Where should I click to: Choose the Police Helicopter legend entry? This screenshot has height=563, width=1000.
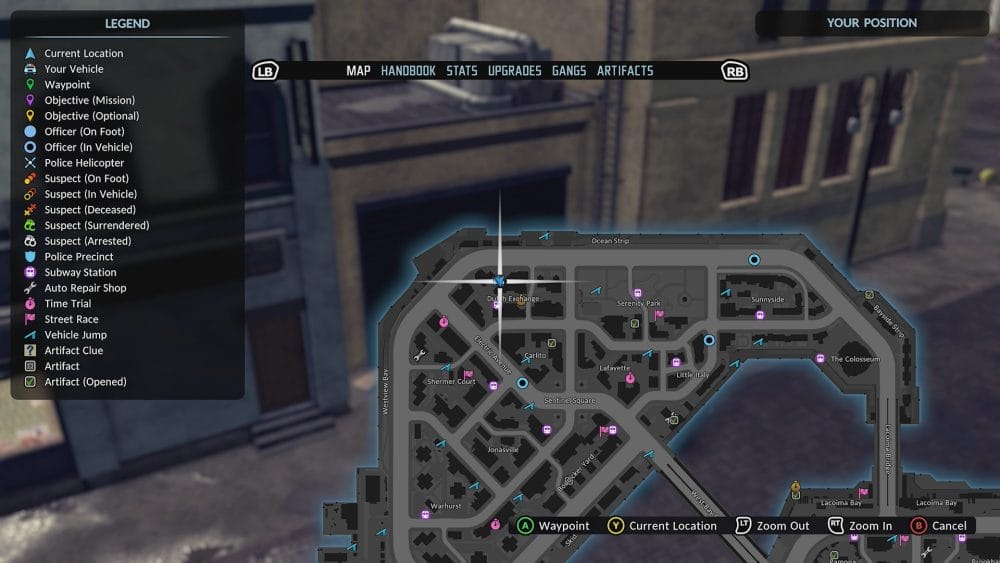point(84,163)
